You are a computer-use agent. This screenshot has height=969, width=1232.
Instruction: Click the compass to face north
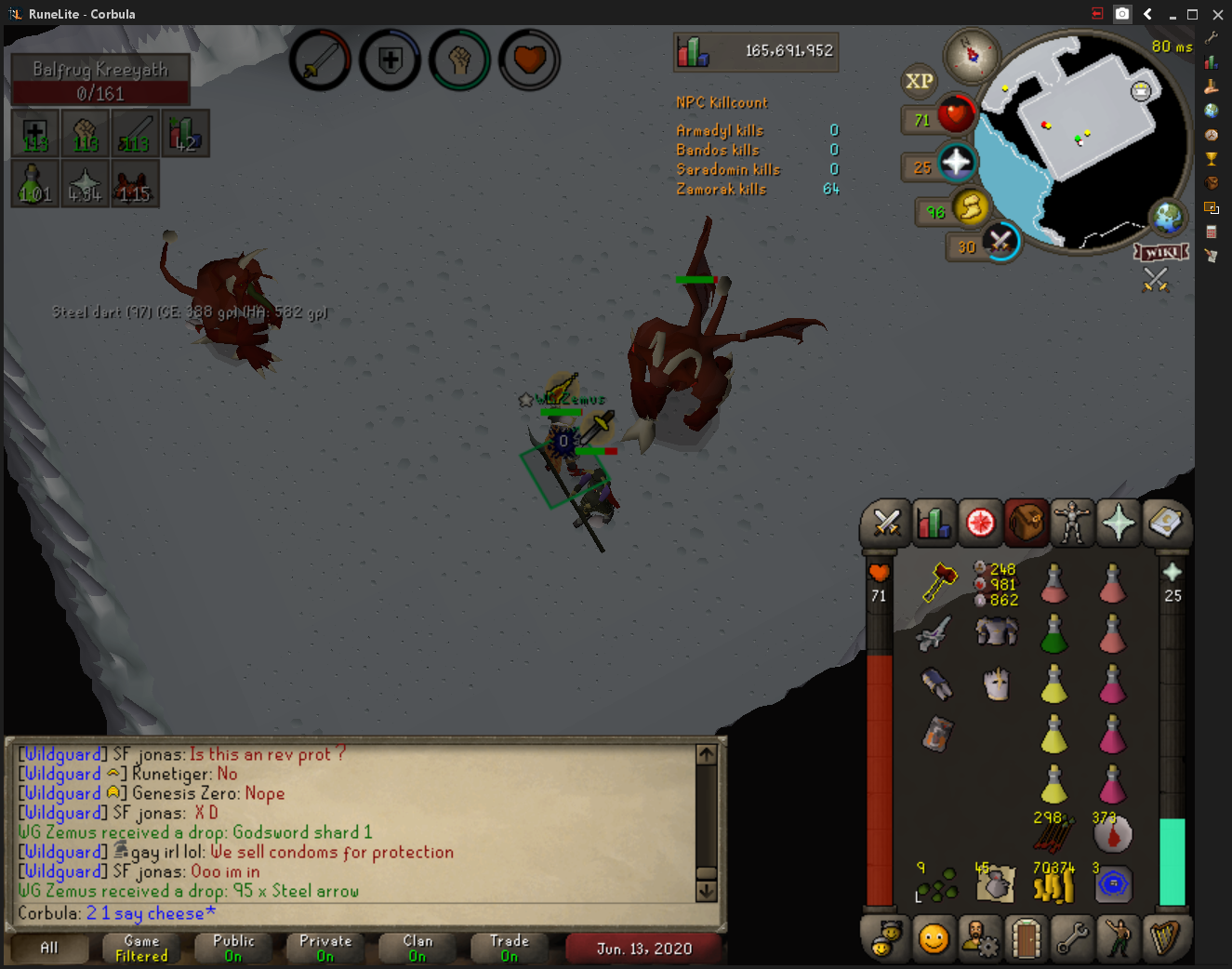972,55
